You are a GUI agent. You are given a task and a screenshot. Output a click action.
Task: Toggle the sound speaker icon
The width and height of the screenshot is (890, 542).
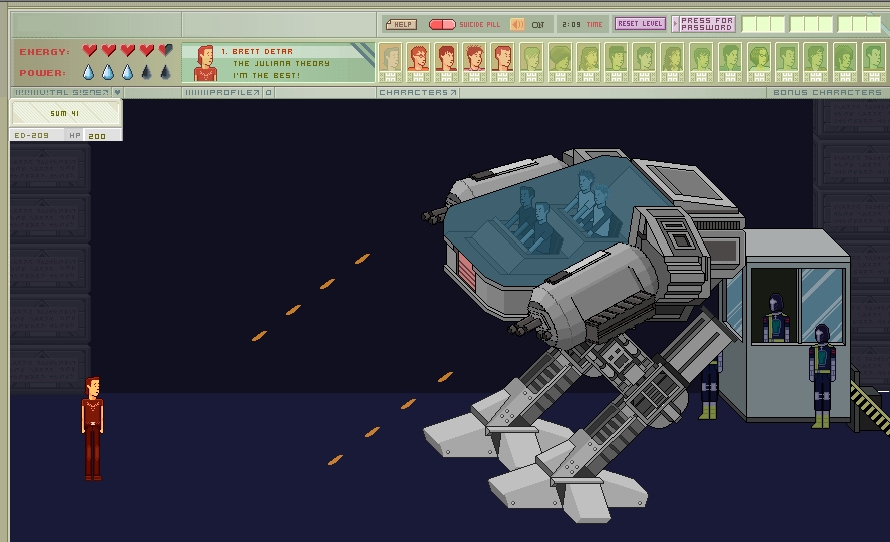(517, 24)
